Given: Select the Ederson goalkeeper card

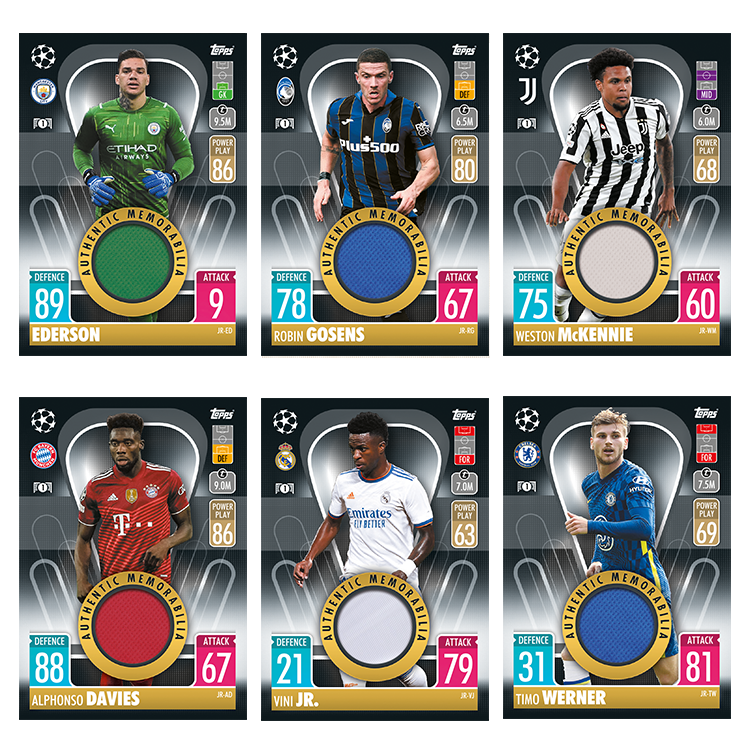Looking at the screenshot, I should [132, 195].
